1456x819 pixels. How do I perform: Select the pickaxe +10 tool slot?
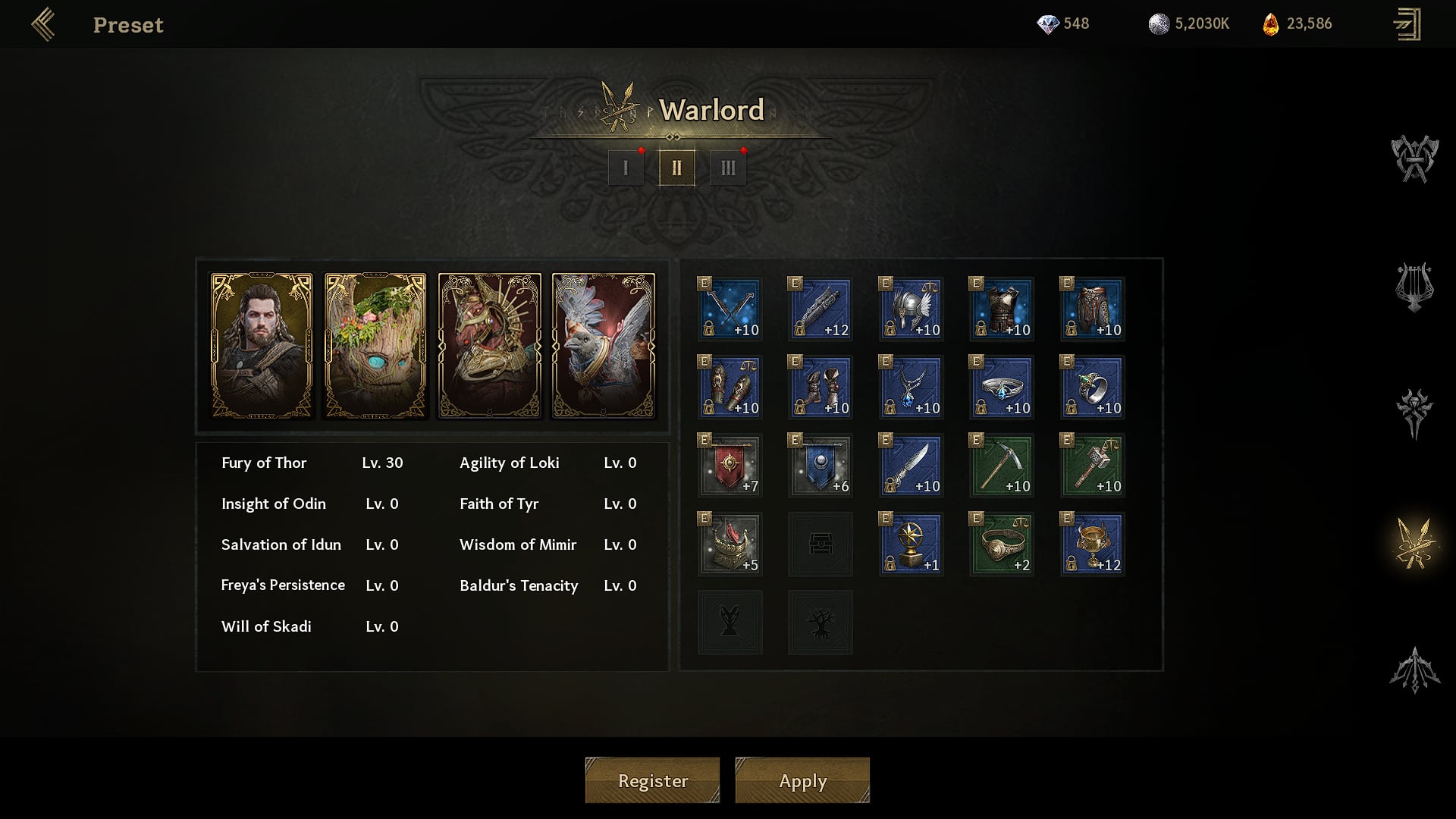point(1001,465)
